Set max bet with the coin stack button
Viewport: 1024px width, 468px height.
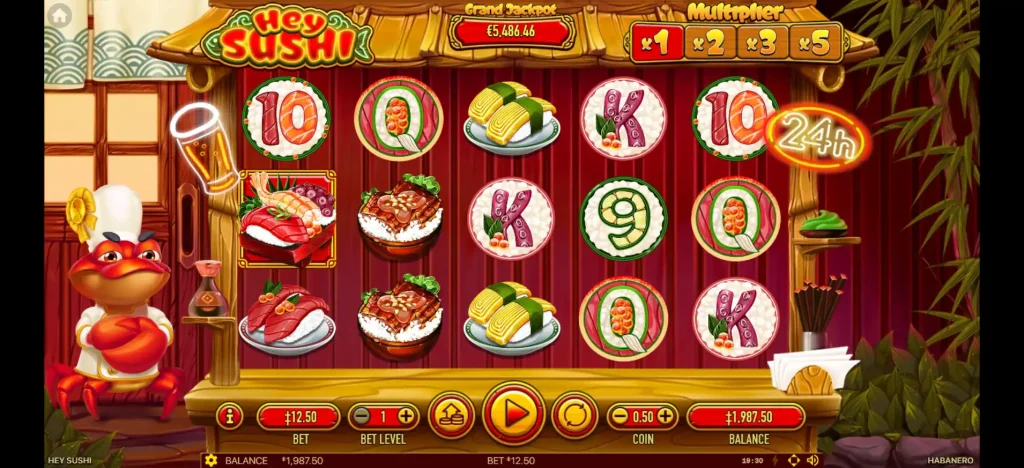[451, 416]
